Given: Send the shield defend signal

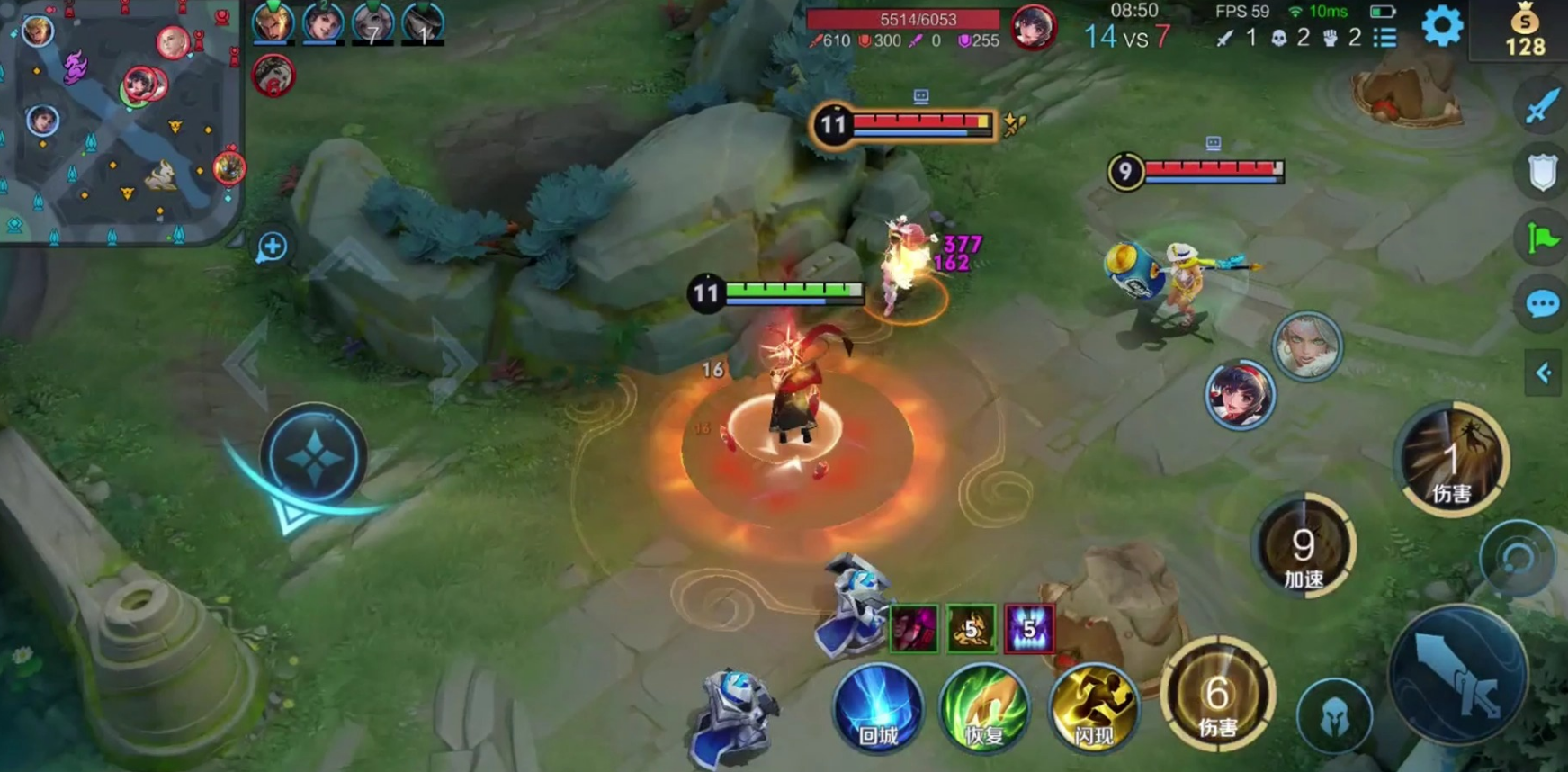Looking at the screenshot, I should [1542, 172].
